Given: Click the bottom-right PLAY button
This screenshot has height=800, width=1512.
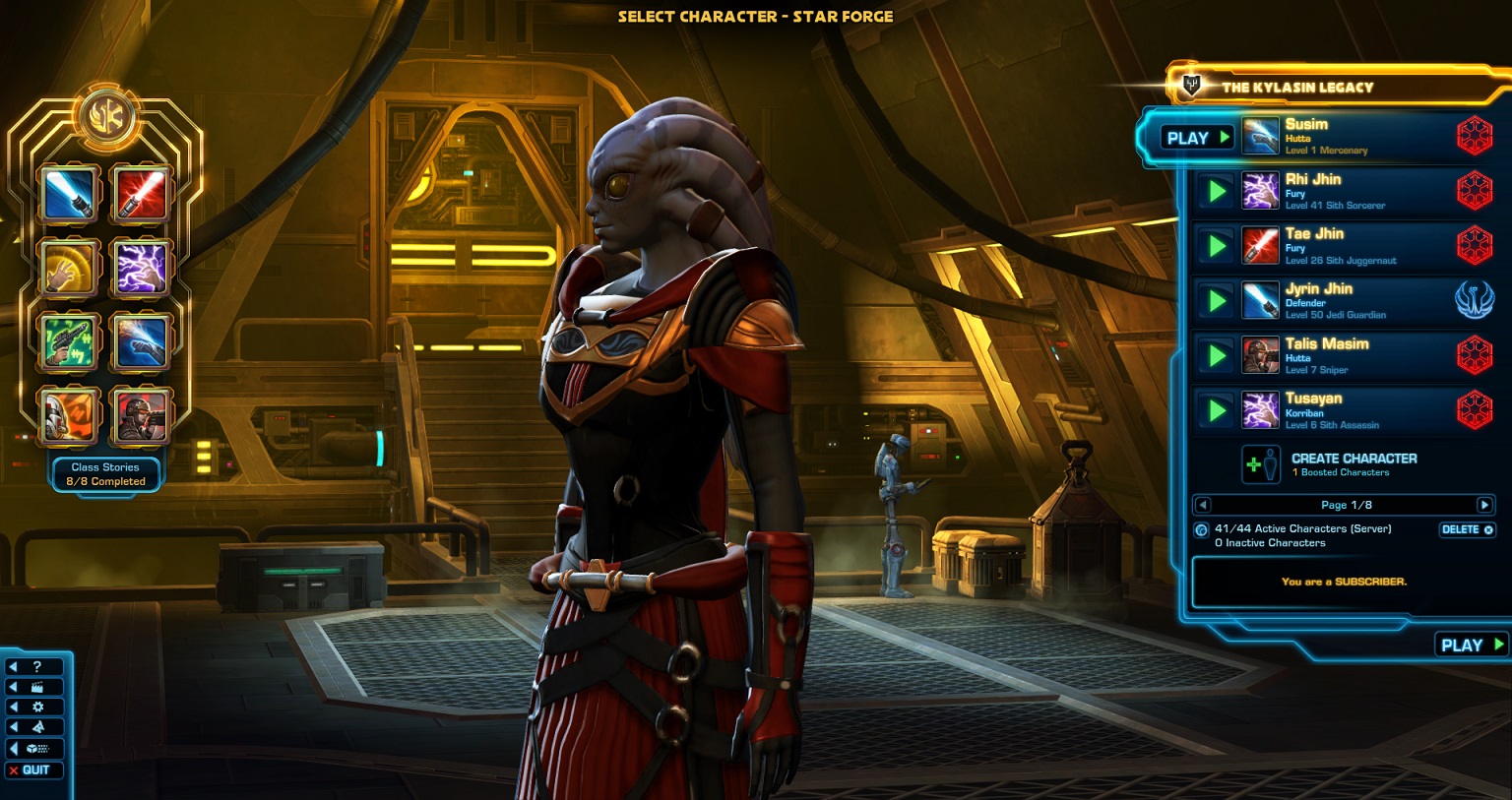Looking at the screenshot, I should pos(1471,645).
